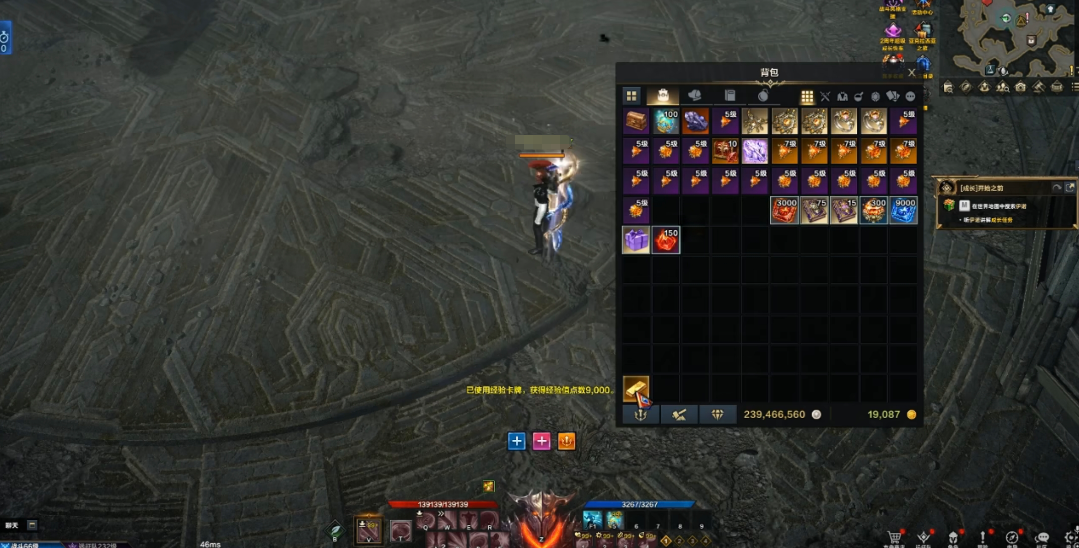Pick the purple crystal ore item
The height and width of the screenshot is (548, 1079).
point(695,122)
